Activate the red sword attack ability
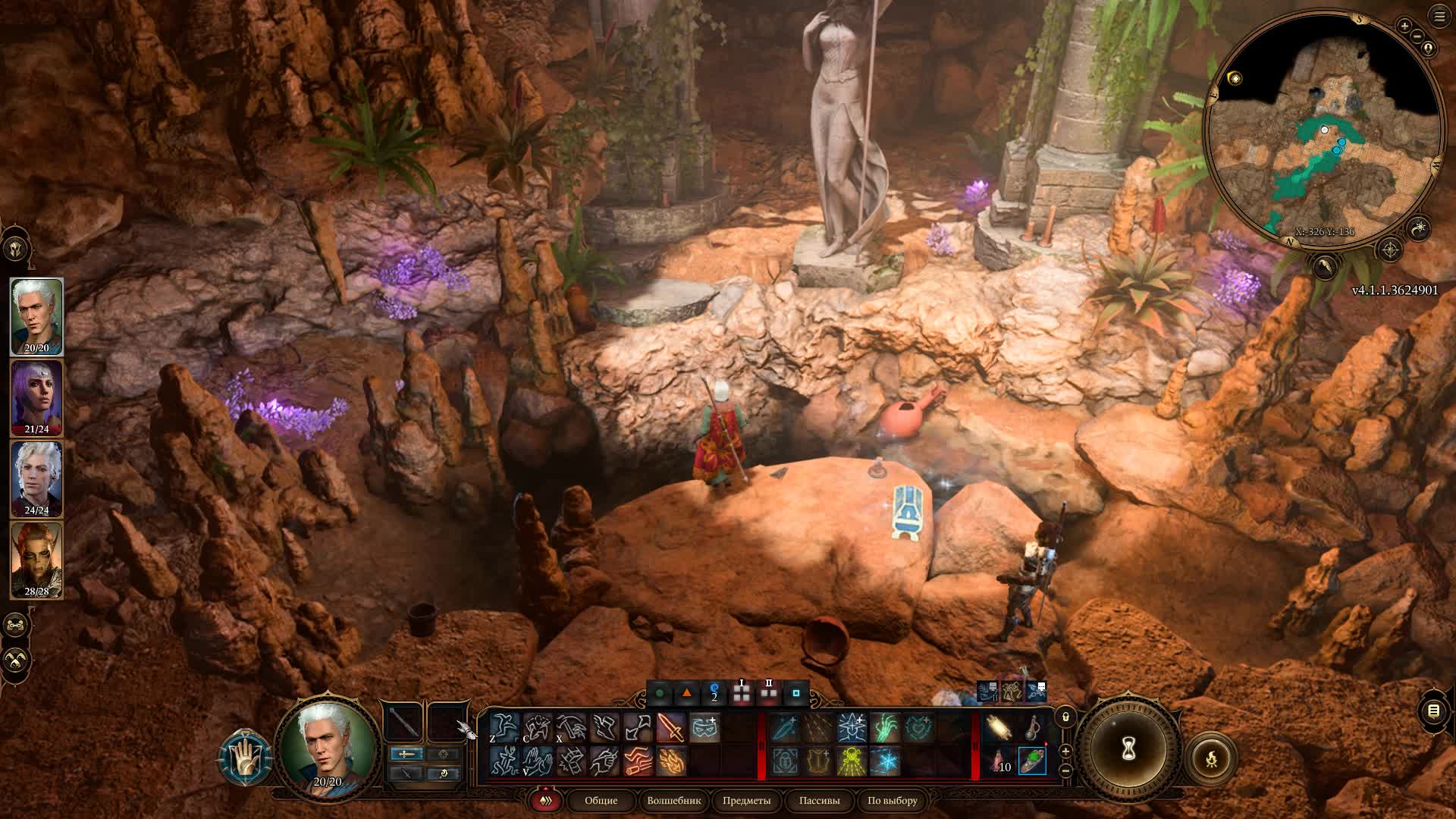 point(671,728)
